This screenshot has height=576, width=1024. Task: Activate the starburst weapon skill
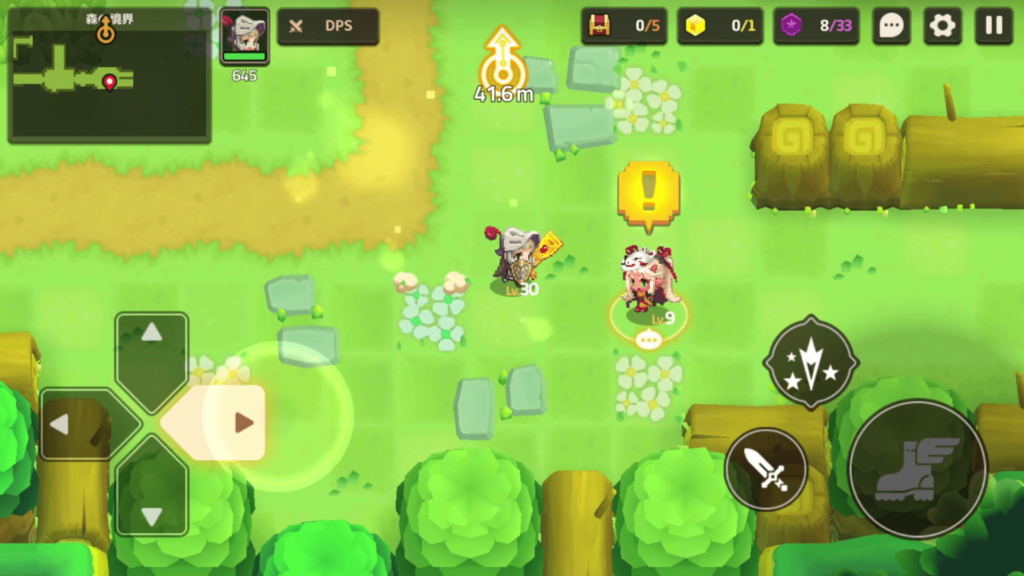tap(810, 362)
